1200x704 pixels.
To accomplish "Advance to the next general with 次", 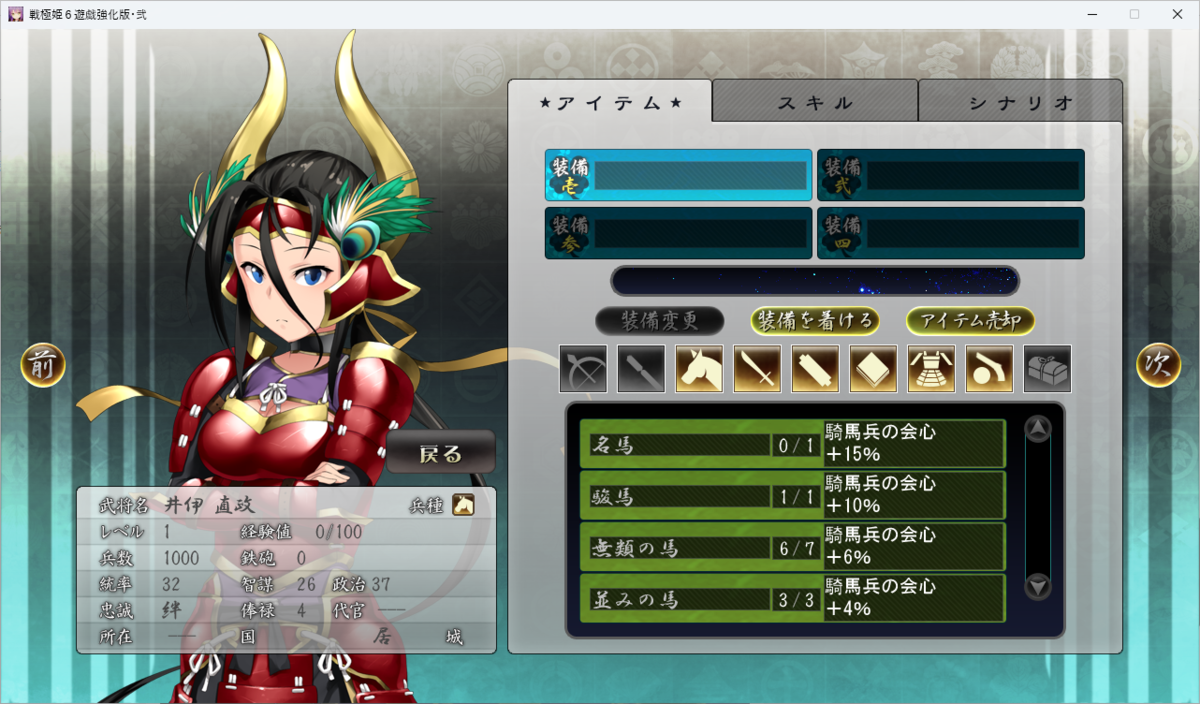I will point(1158,365).
